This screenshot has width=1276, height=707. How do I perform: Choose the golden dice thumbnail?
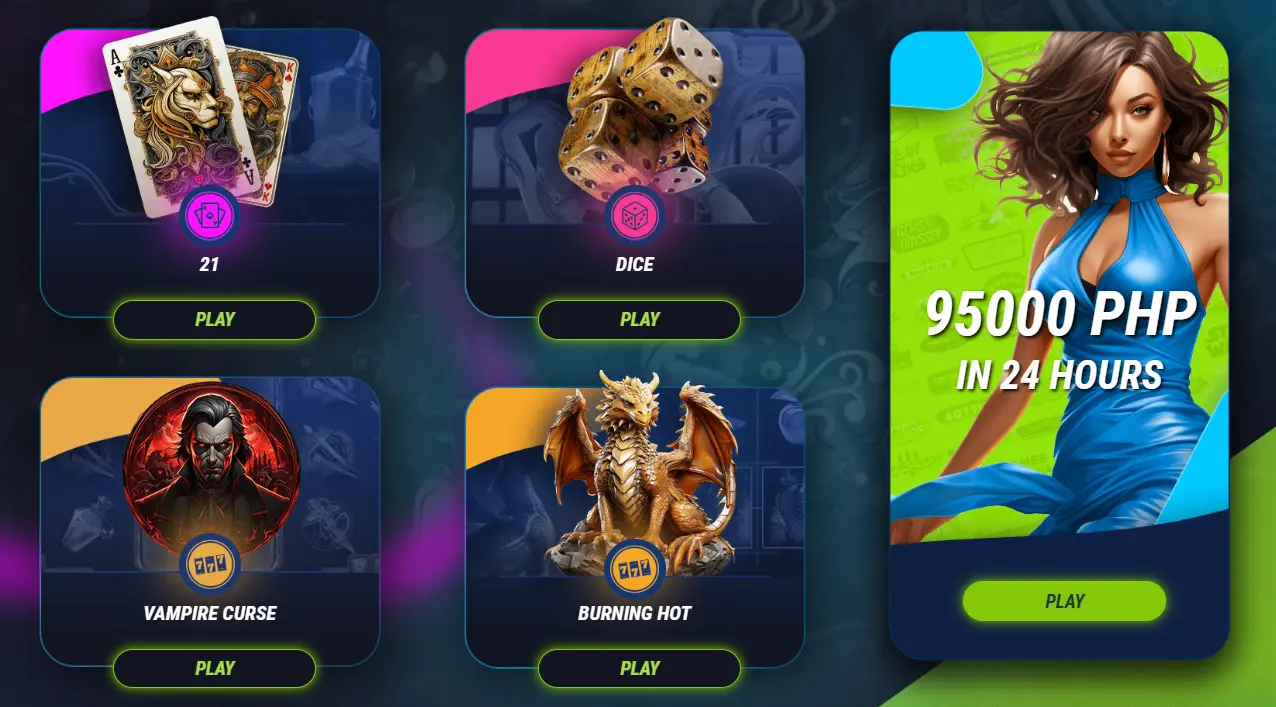pos(636,105)
